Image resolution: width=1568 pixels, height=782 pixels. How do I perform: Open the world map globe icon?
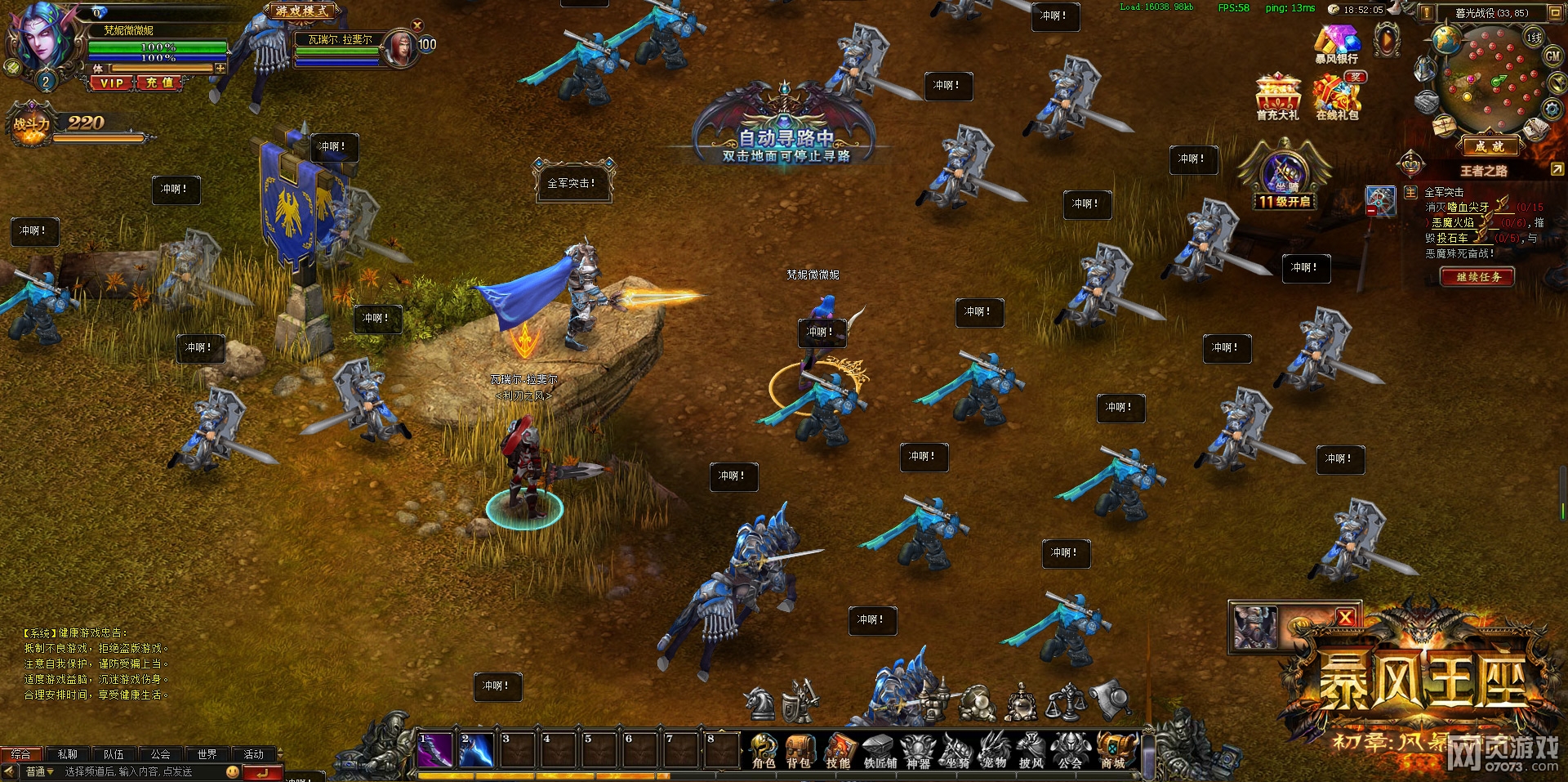1445,39
